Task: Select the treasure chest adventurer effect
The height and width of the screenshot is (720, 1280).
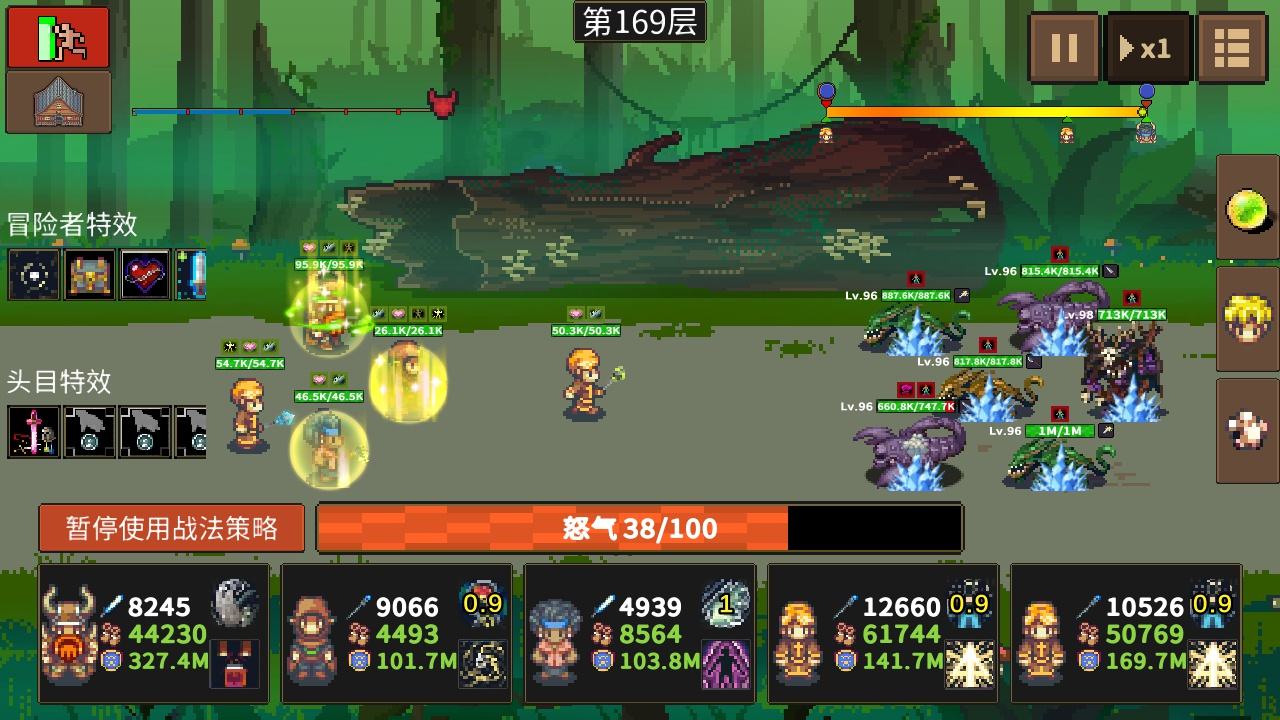Action: [90, 275]
